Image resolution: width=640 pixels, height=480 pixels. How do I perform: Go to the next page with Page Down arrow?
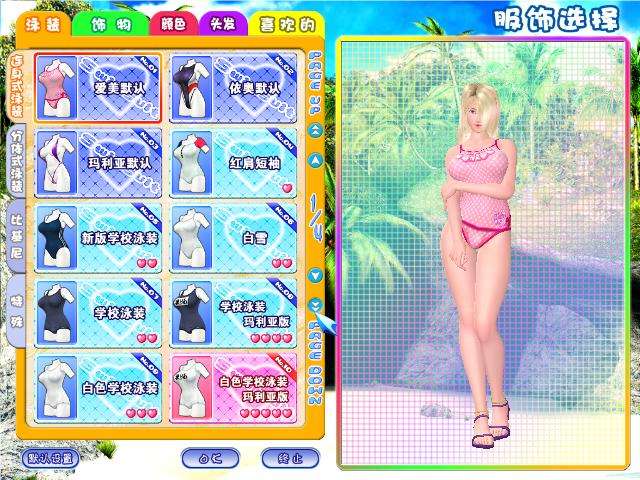coord(315,306)
